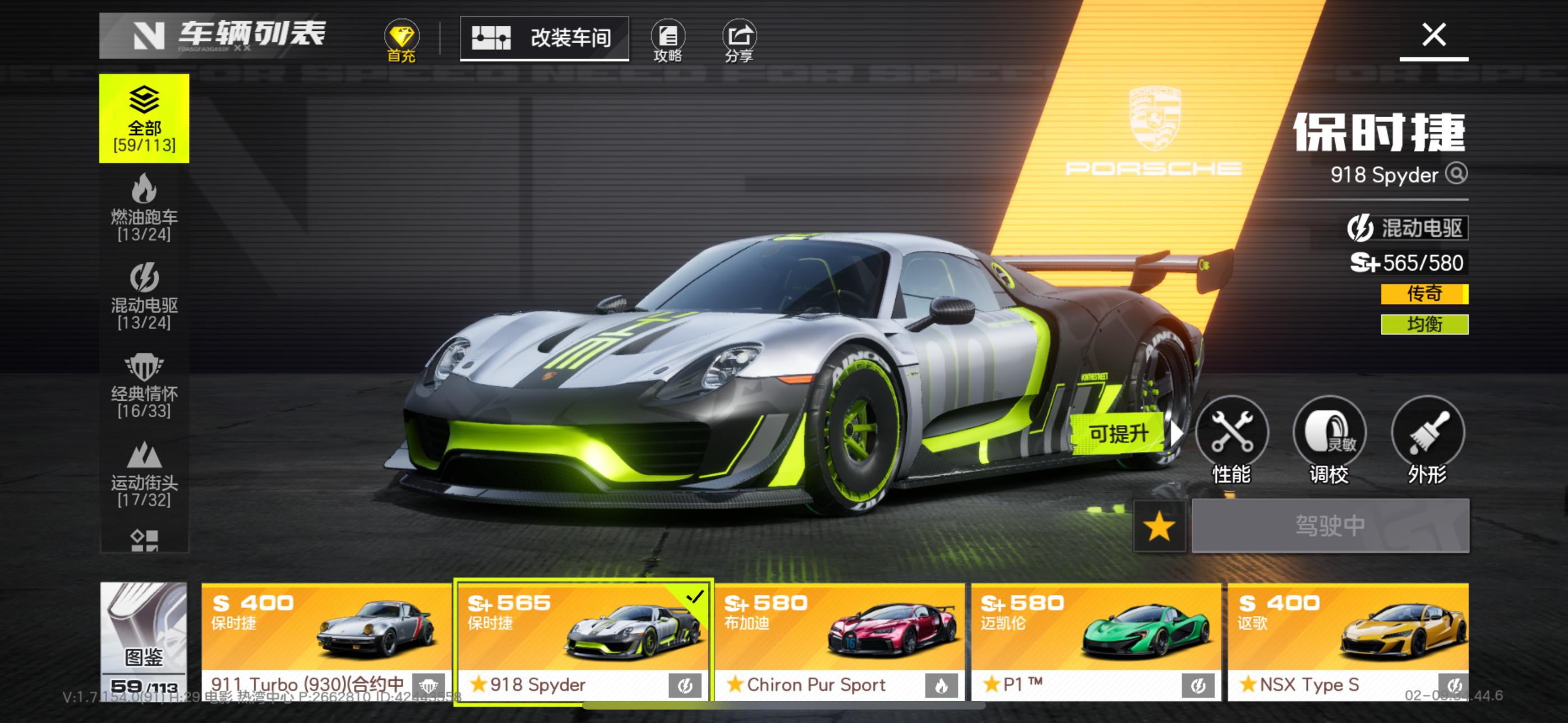Choose the 运动街头 street sport category
The width and height of the screenshot is (1568, 723).
[x=144, y=474]
